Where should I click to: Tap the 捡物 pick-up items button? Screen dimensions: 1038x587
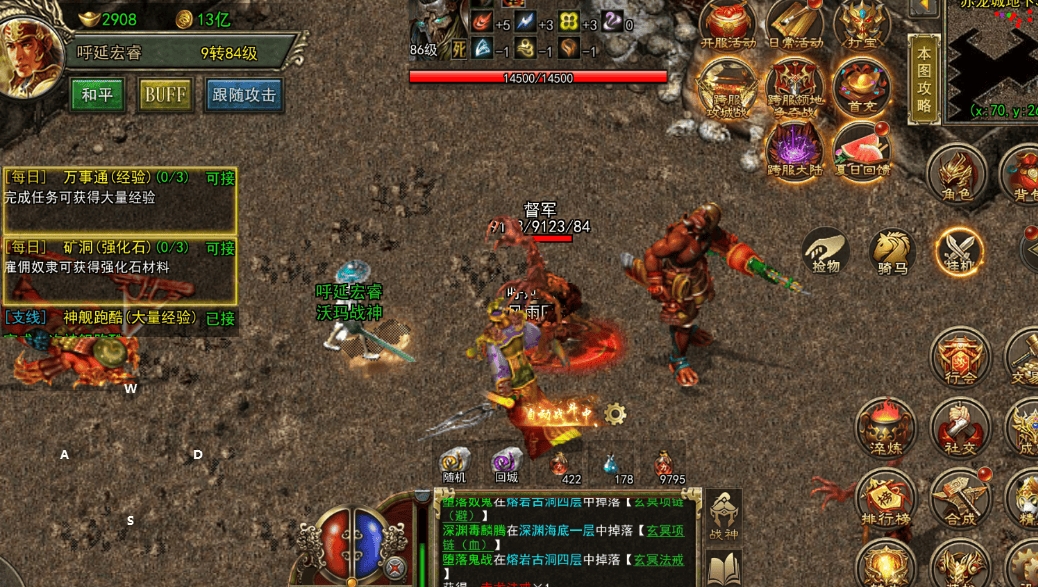pos(826,251)
